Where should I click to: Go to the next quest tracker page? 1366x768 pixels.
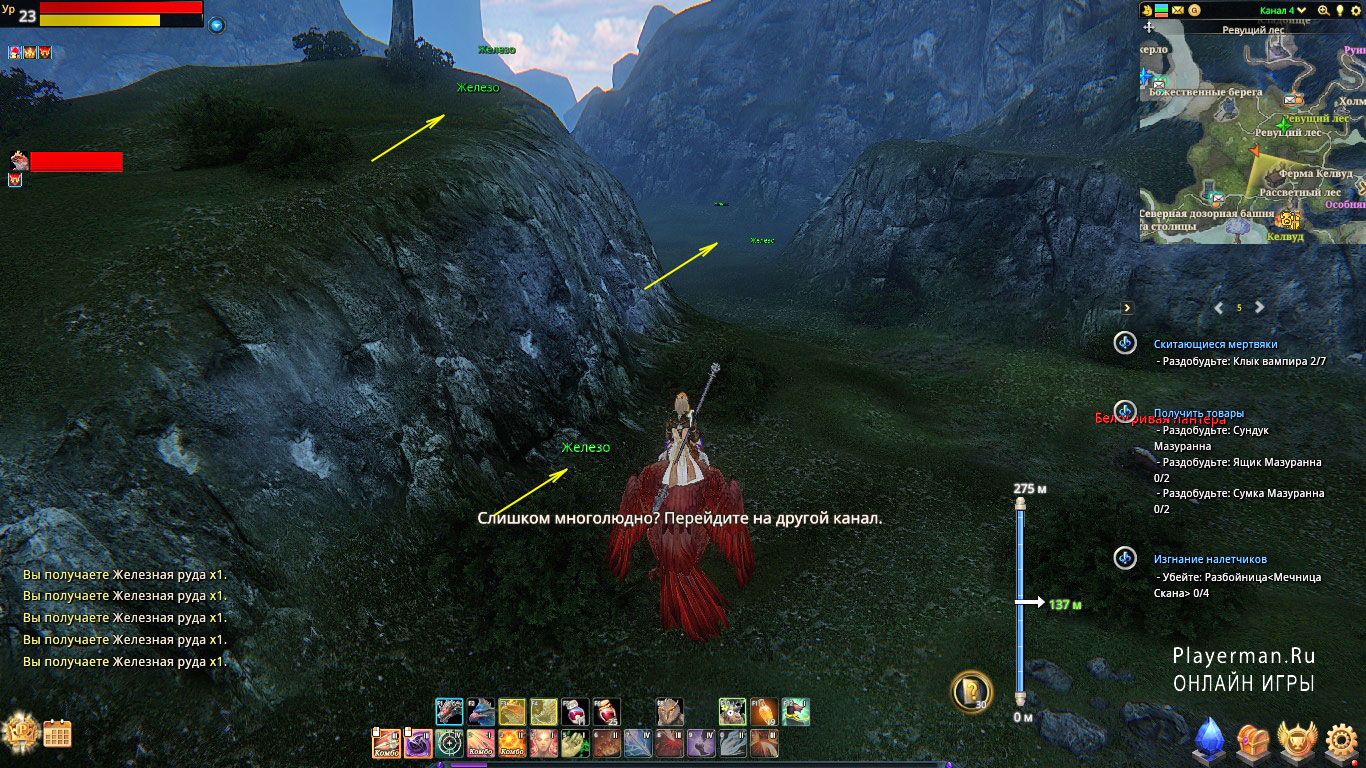point(1260,308)
